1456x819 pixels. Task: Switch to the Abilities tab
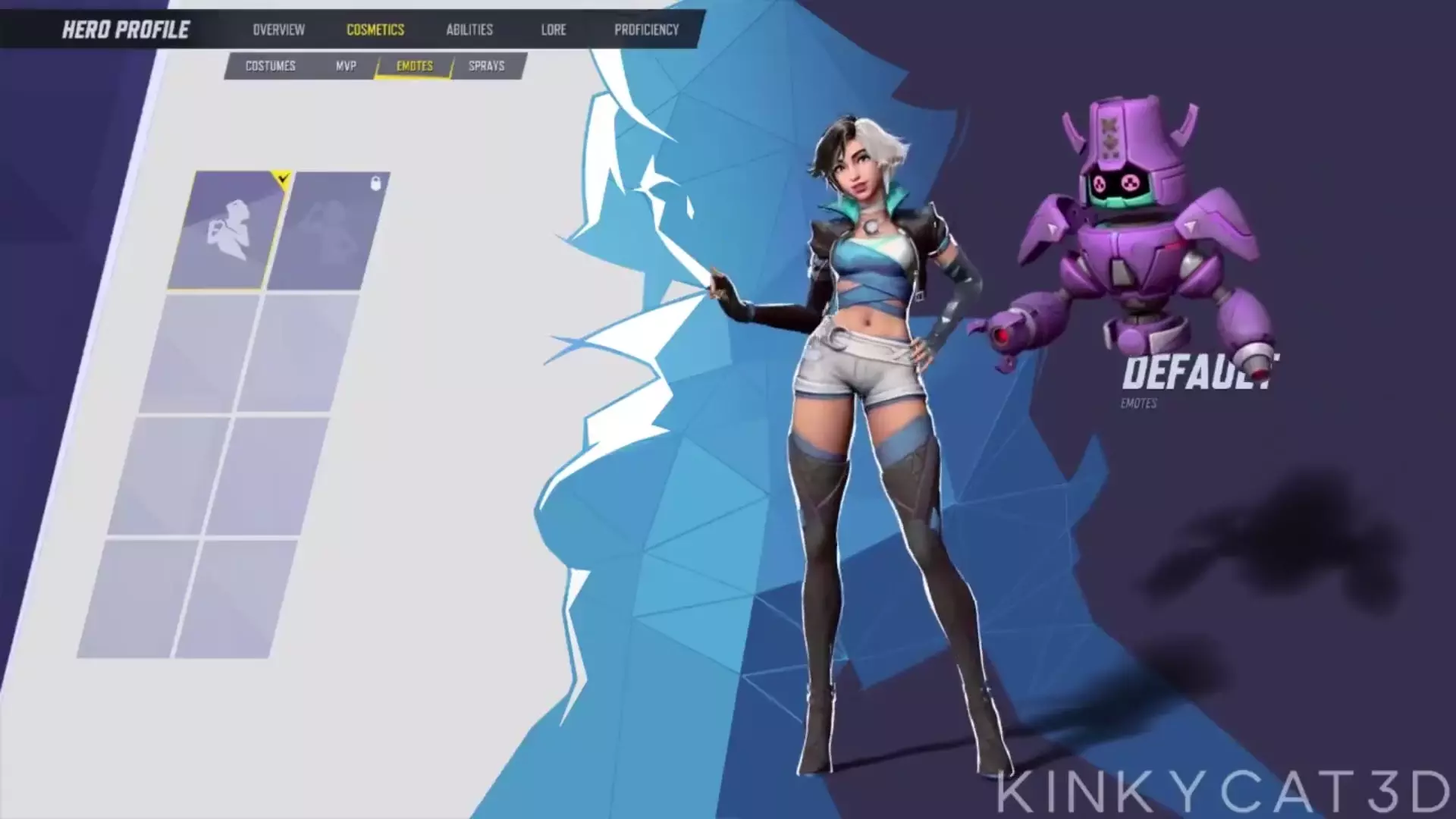[469, 30]
